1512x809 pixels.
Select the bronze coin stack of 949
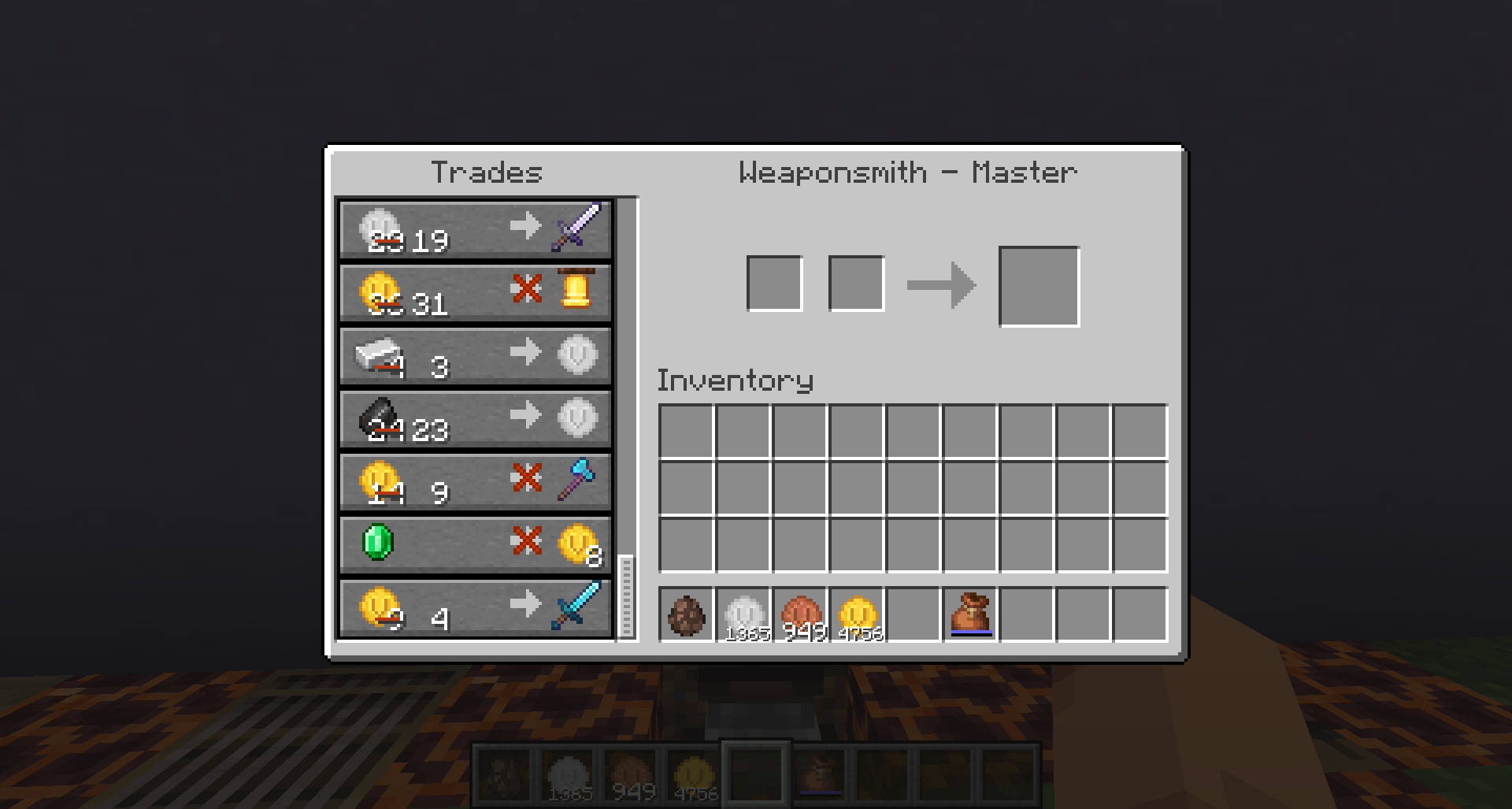click(801, 616)
